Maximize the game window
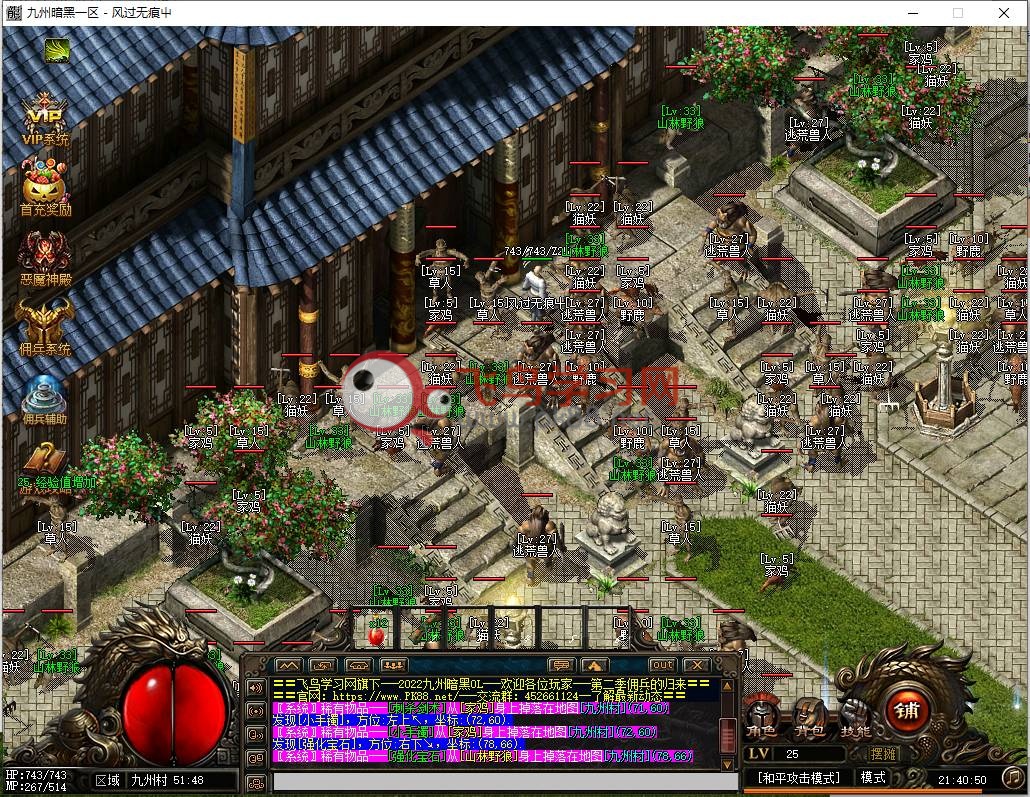 coord(957,13)
